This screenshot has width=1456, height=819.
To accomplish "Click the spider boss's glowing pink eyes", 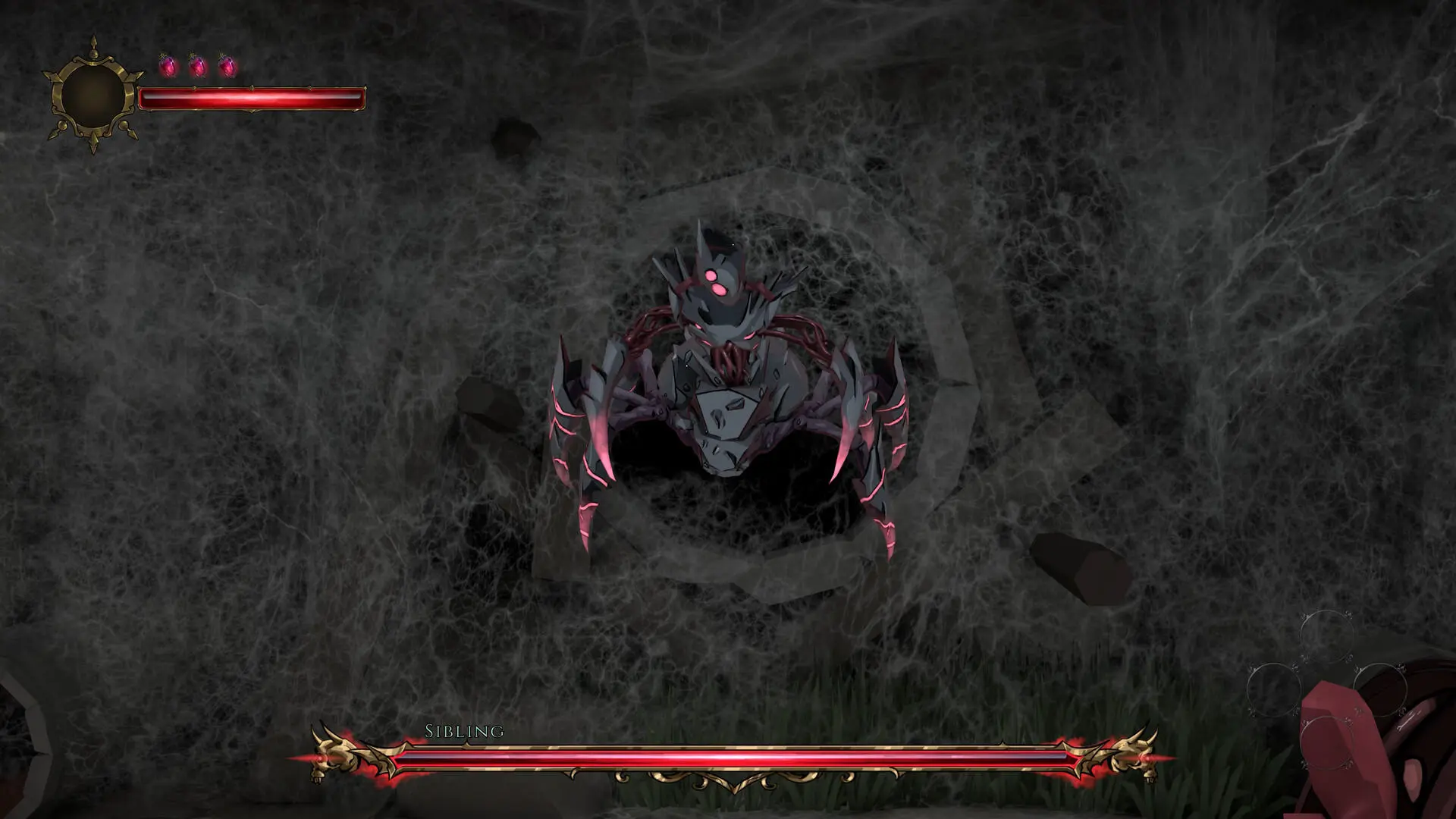I will tap(717, 282).
